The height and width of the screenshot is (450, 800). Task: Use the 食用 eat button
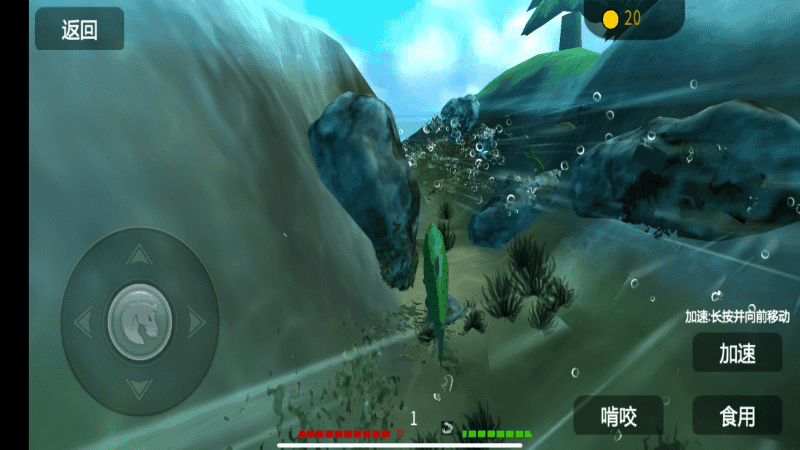737,415
